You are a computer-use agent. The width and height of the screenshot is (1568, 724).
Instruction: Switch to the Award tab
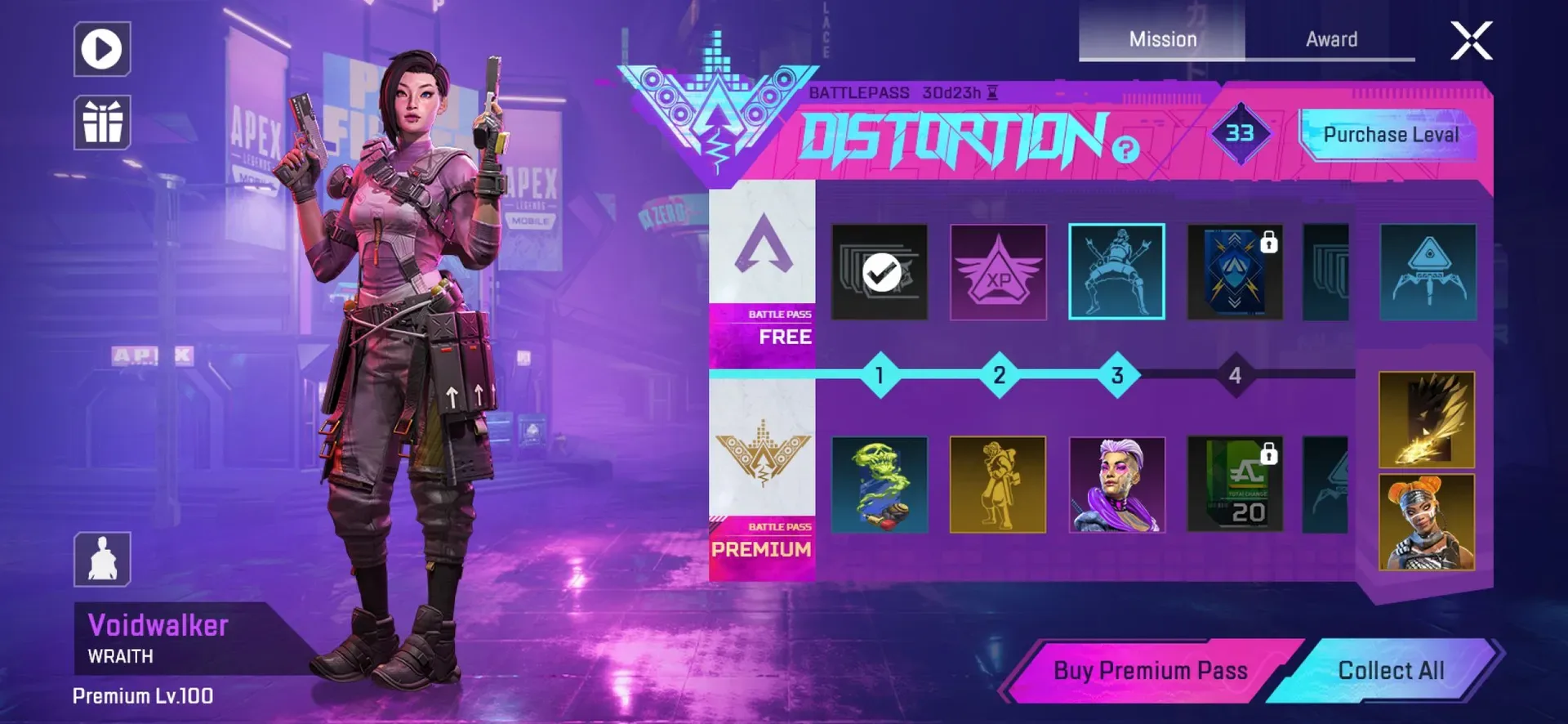(x=1330, y=38)
